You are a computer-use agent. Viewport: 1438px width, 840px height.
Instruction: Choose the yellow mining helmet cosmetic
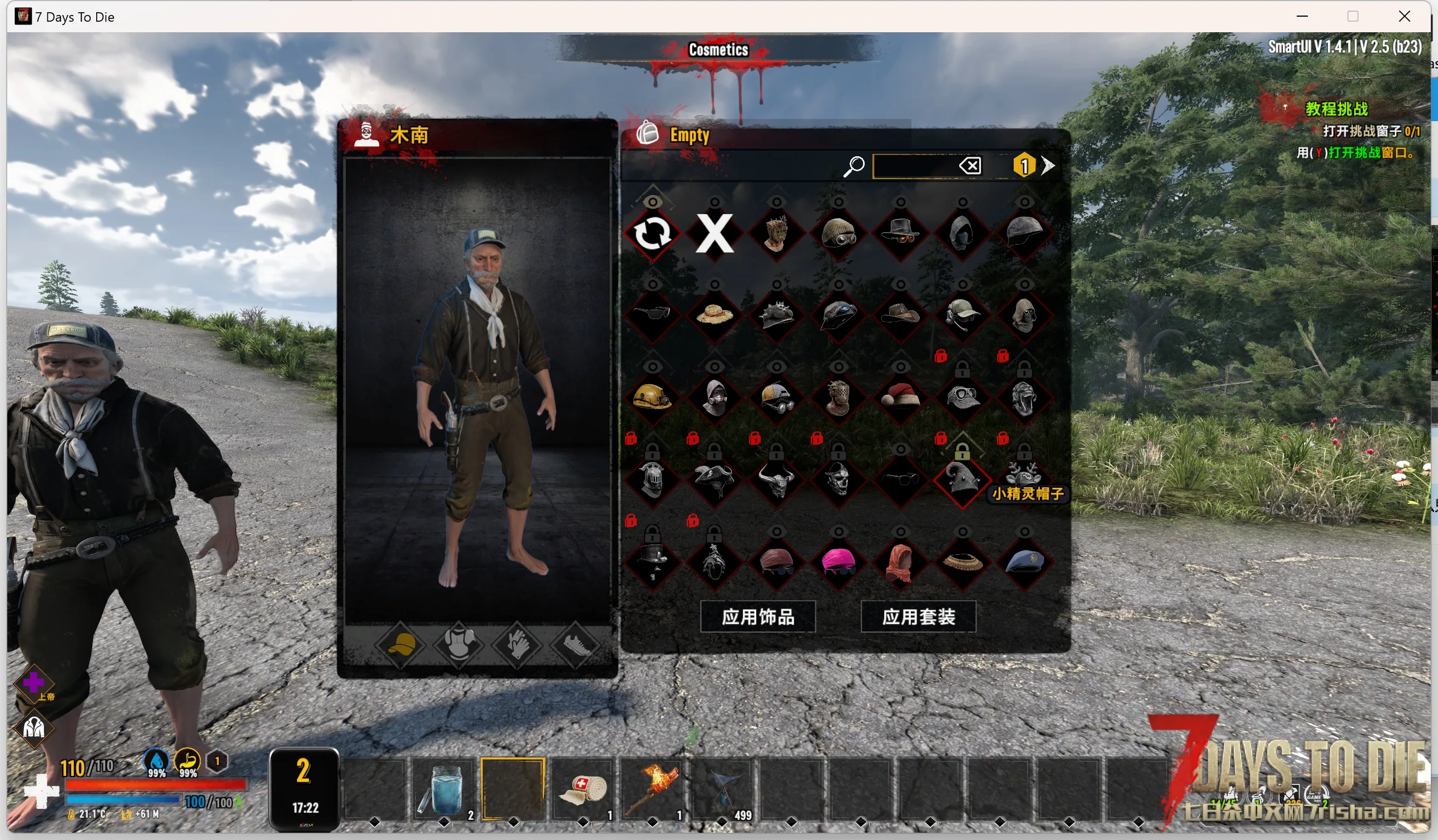coord(652,397)
